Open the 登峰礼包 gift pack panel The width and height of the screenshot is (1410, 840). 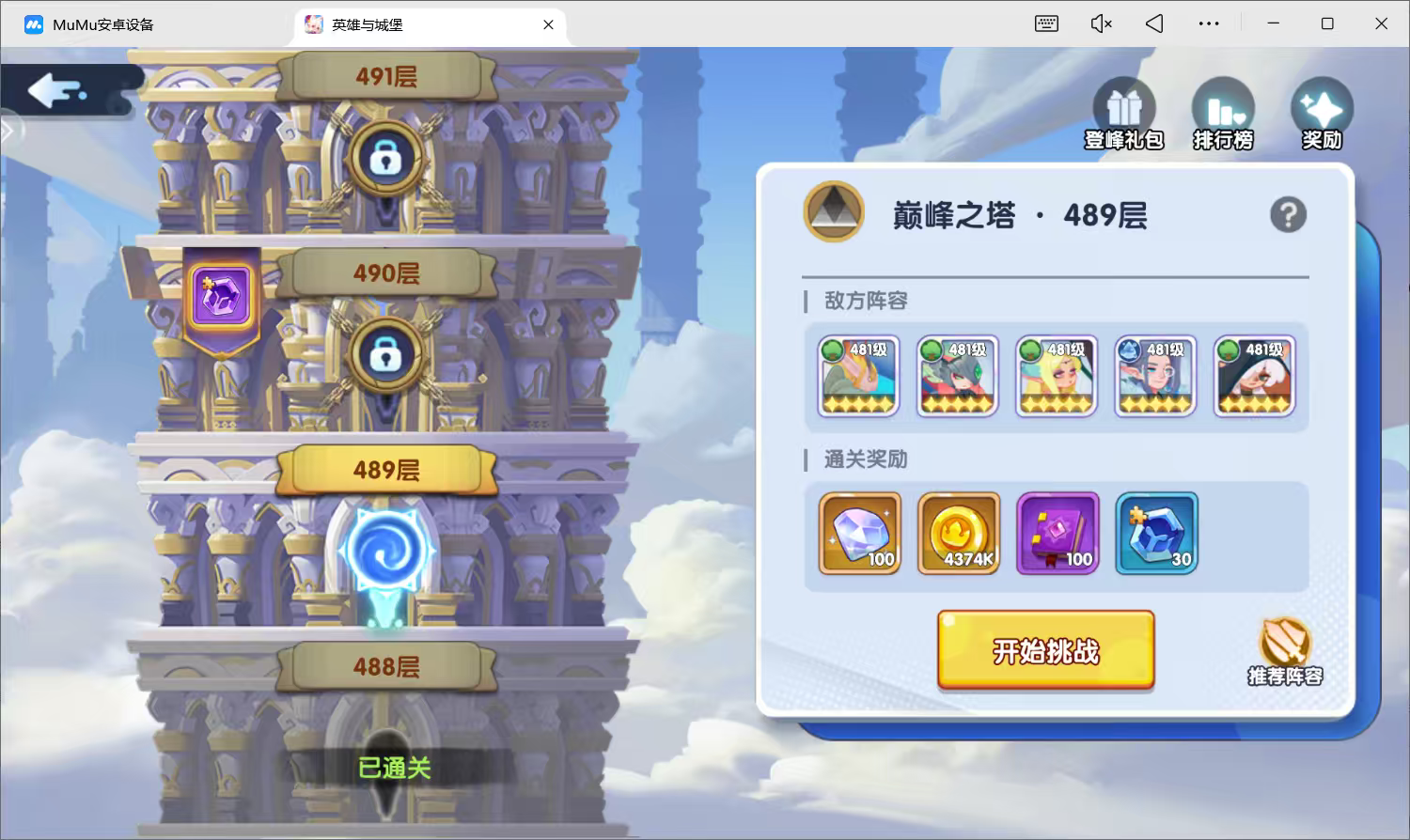pyautogui.click(x=1123, y=106)
